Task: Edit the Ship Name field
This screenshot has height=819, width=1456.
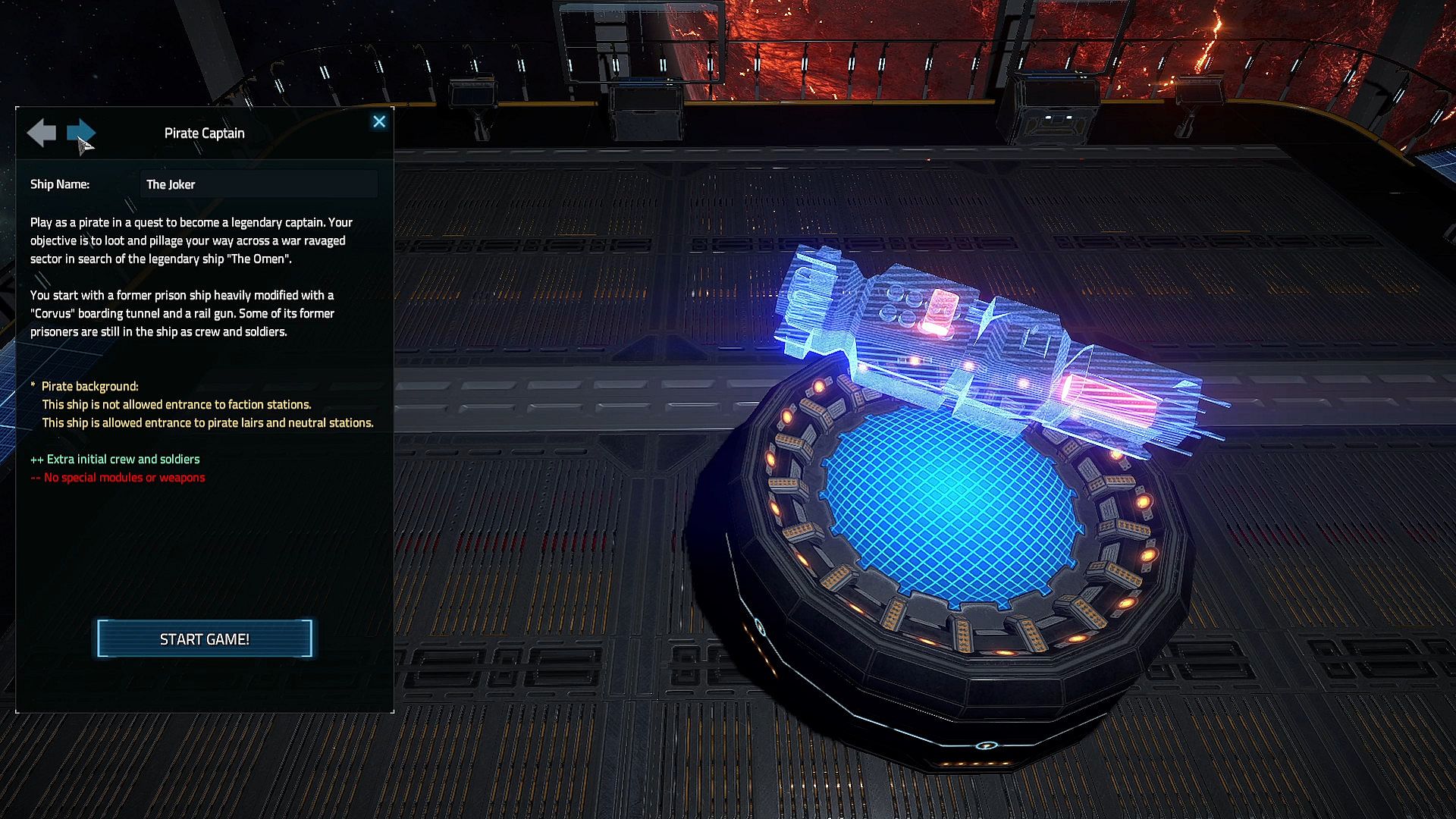Action: click(258, 184)
